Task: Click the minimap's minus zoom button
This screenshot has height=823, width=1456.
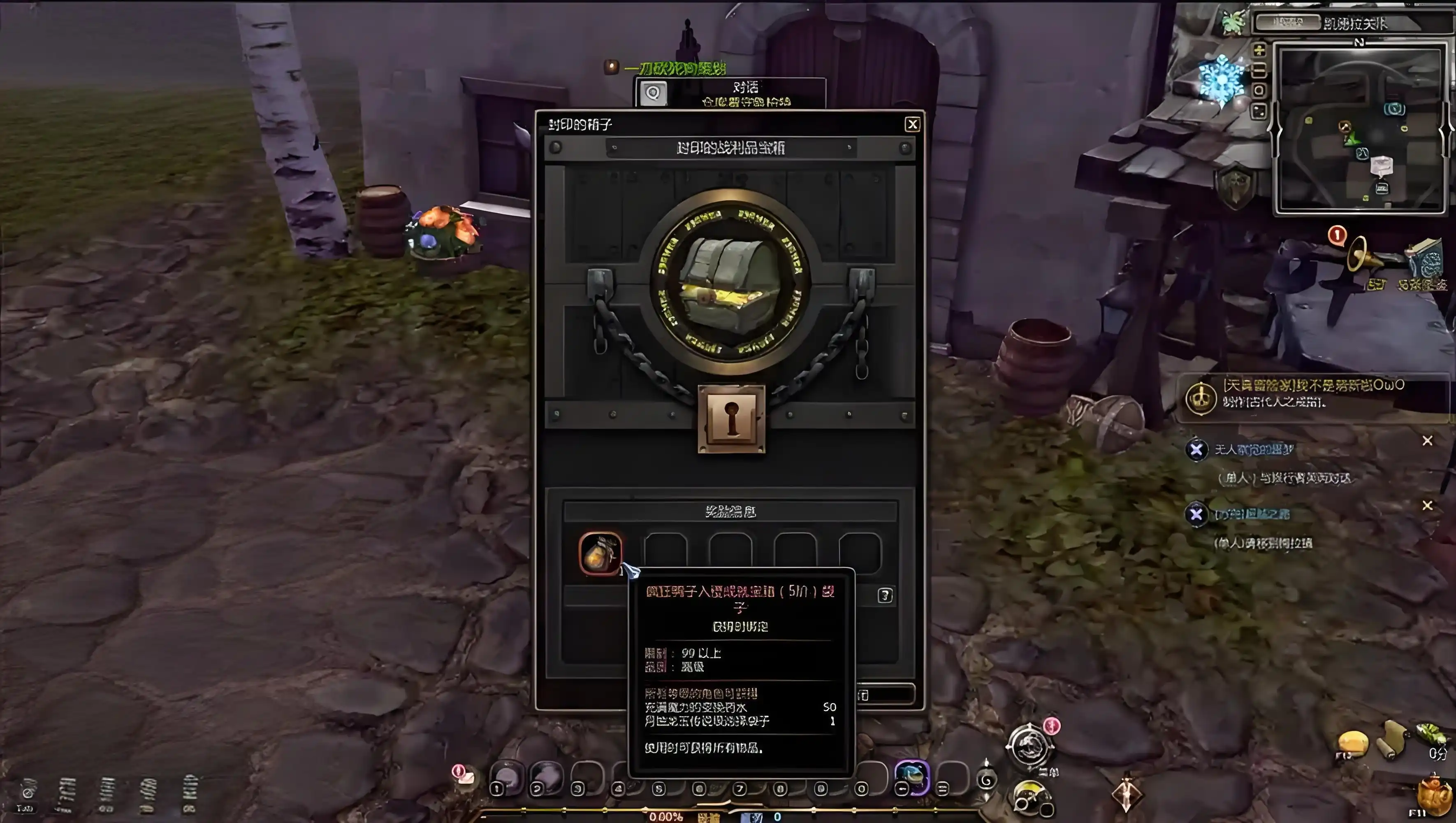Action: pyautogui.click(x=1259, y=71)
